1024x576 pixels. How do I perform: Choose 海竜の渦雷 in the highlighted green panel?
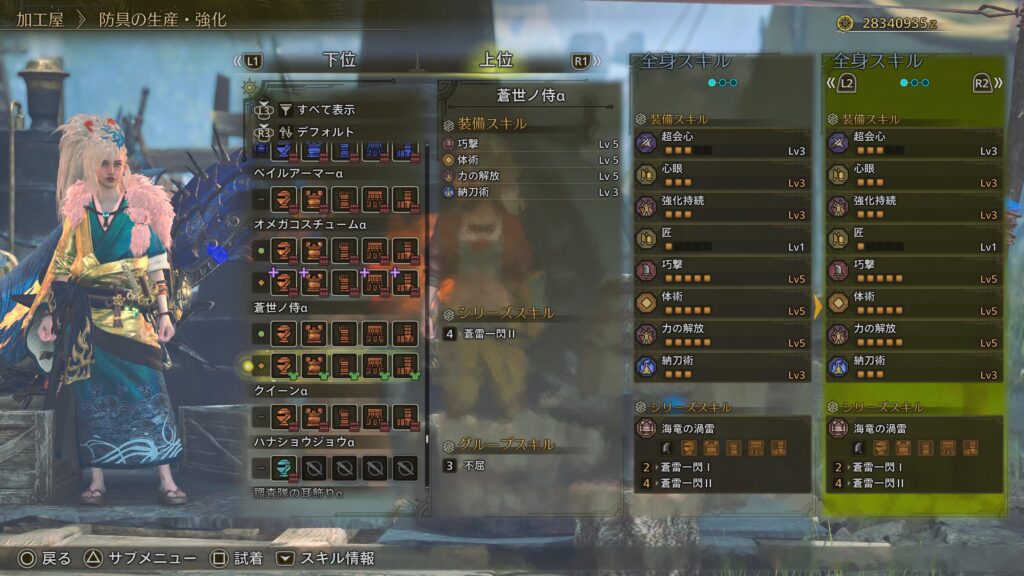coord(913,428)
